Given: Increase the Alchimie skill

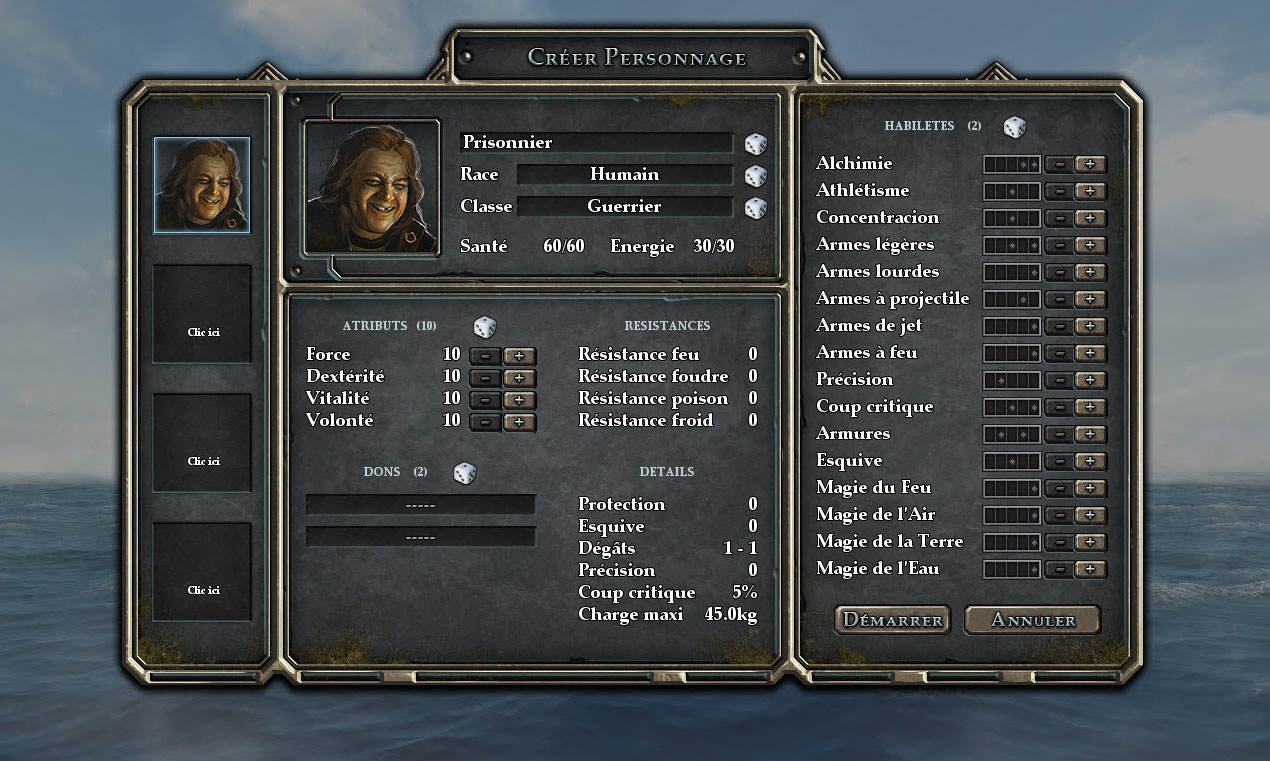Looking at the screenshot, I should (x=1090, y=164).
